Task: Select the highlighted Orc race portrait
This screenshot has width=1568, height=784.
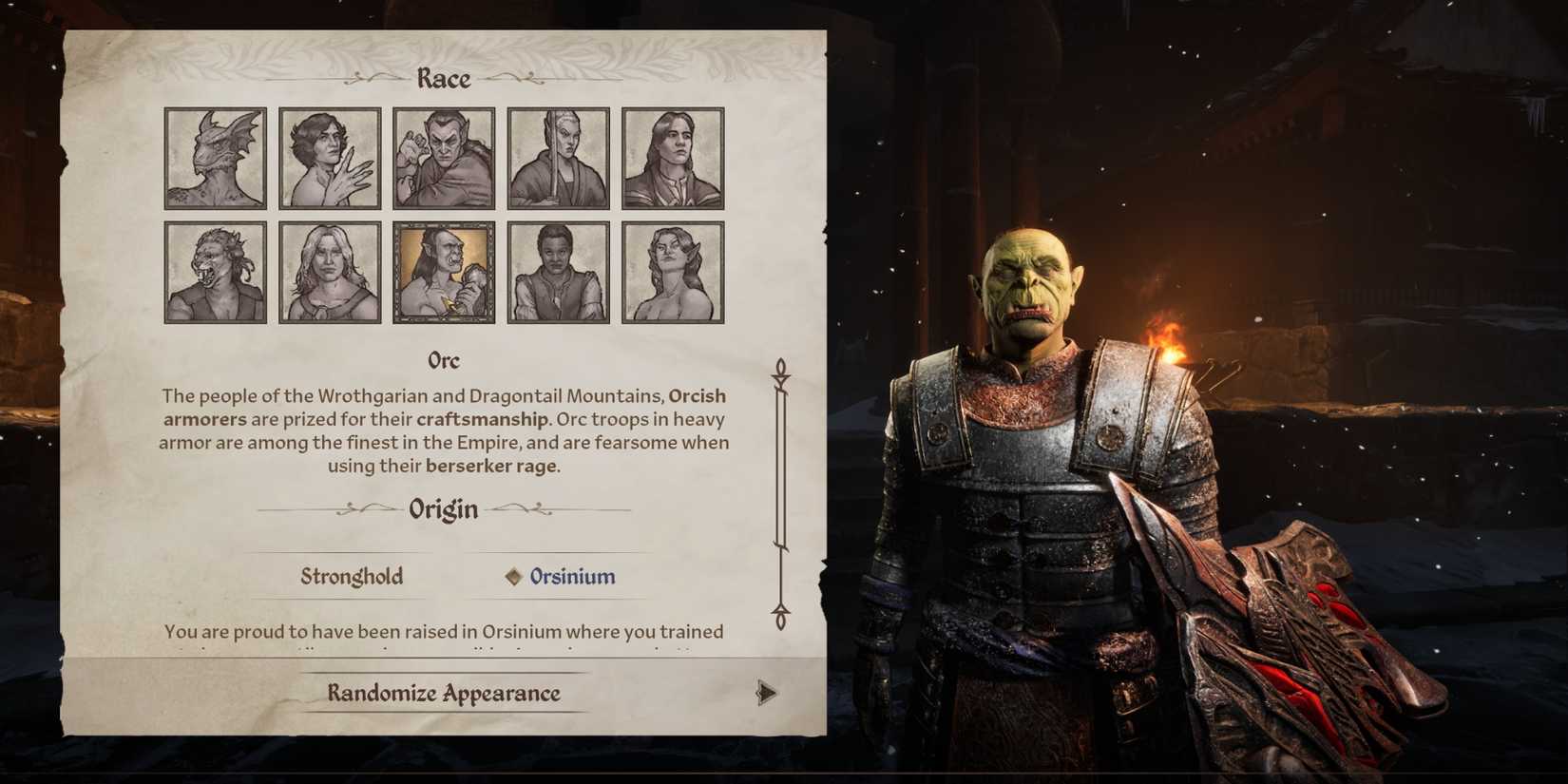Action: (x=444, y=271)
